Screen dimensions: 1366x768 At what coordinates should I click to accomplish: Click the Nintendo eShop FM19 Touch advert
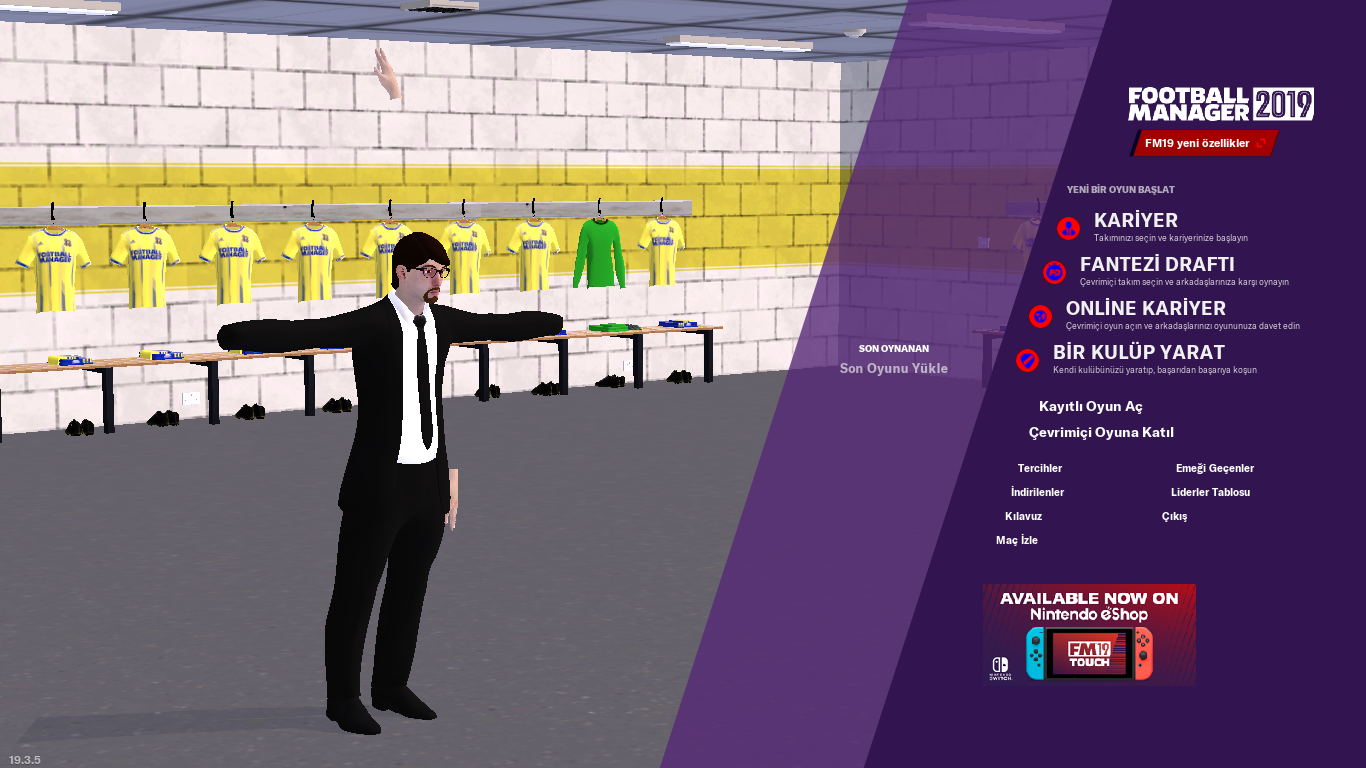(x=1088, y=634)
